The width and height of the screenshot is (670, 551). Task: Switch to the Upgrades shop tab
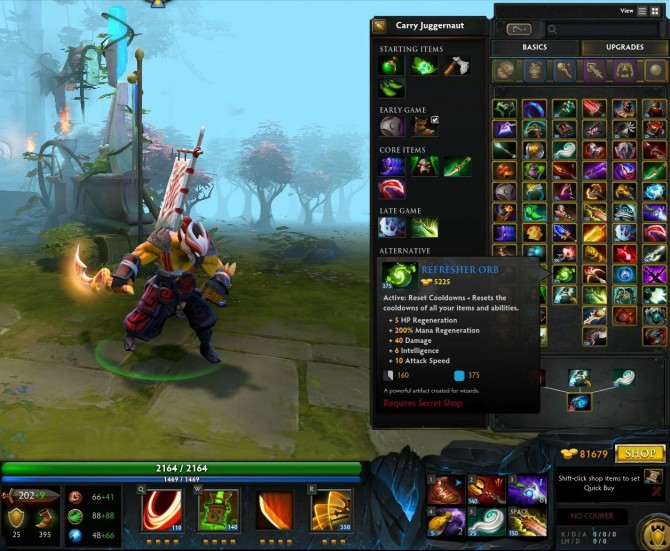624,47
